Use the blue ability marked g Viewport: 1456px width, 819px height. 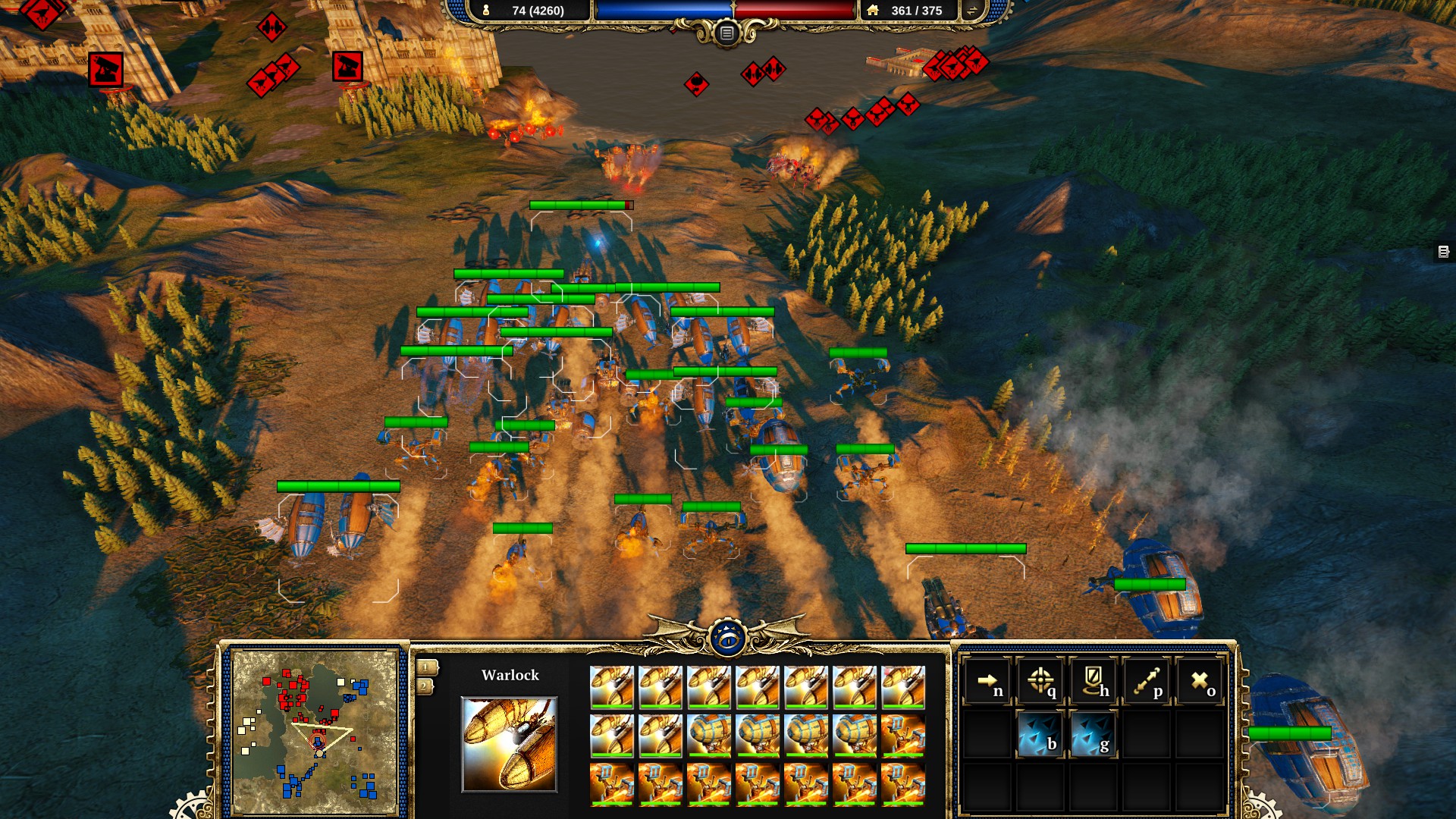click(1093, 734)
